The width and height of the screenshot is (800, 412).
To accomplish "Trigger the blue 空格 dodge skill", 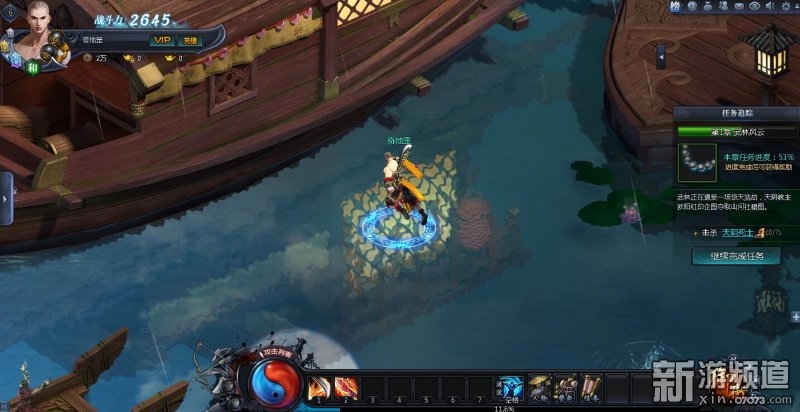I will 510,387.
